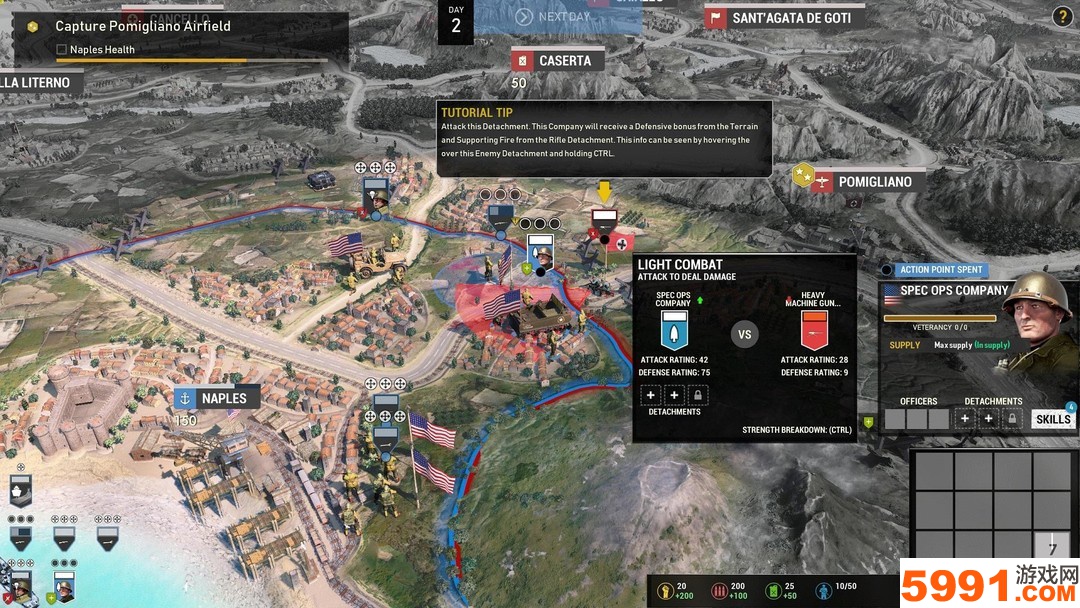This screenshot has width=1080, height=608.
Task: Click the red munitions resource icon
Action: coord(717,591)
